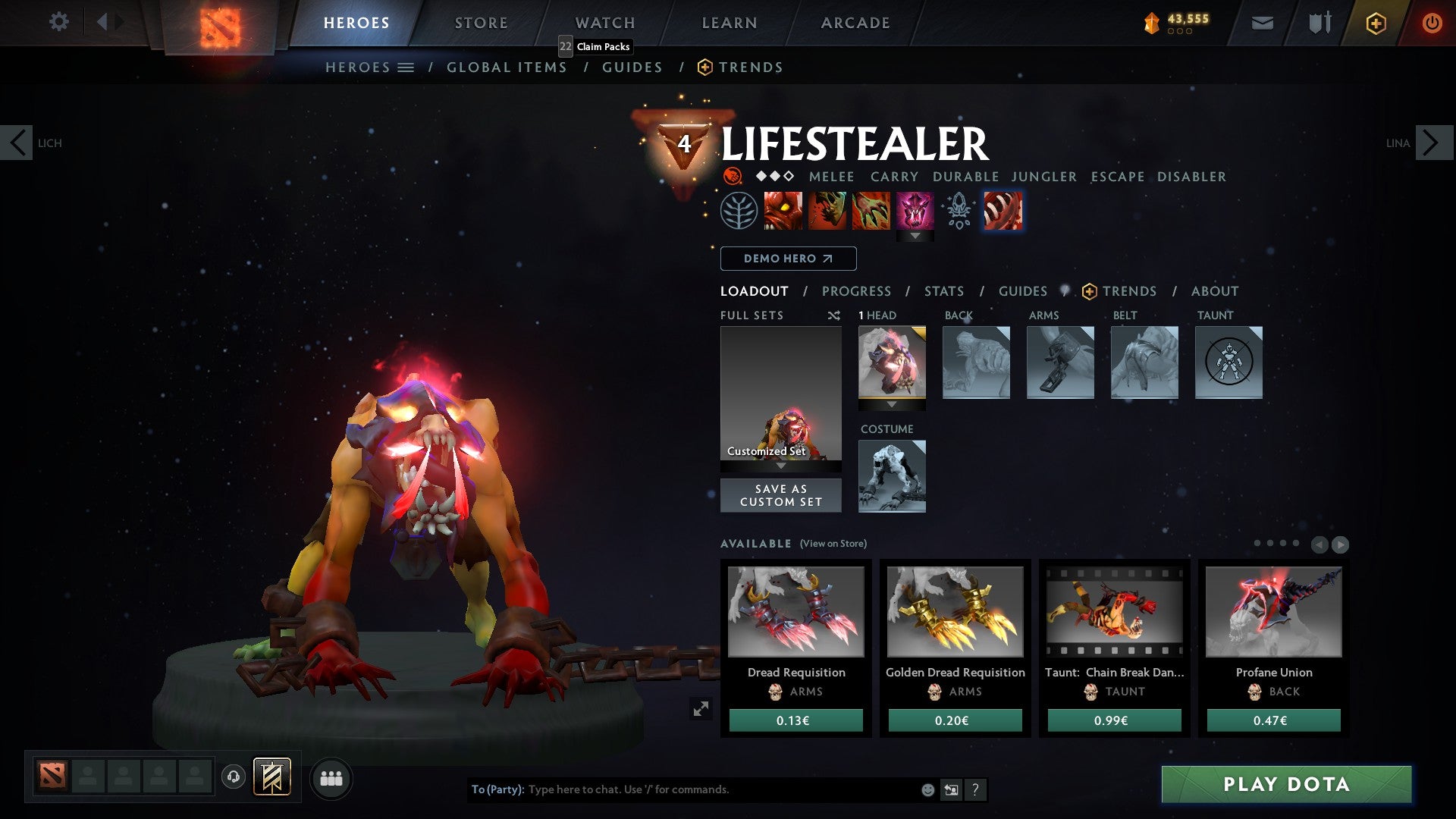The height and width of the screenshot is (819, 1456).
Task: Open the Aghanim's Scepter upgrade icon
Action: click(958, 211)
